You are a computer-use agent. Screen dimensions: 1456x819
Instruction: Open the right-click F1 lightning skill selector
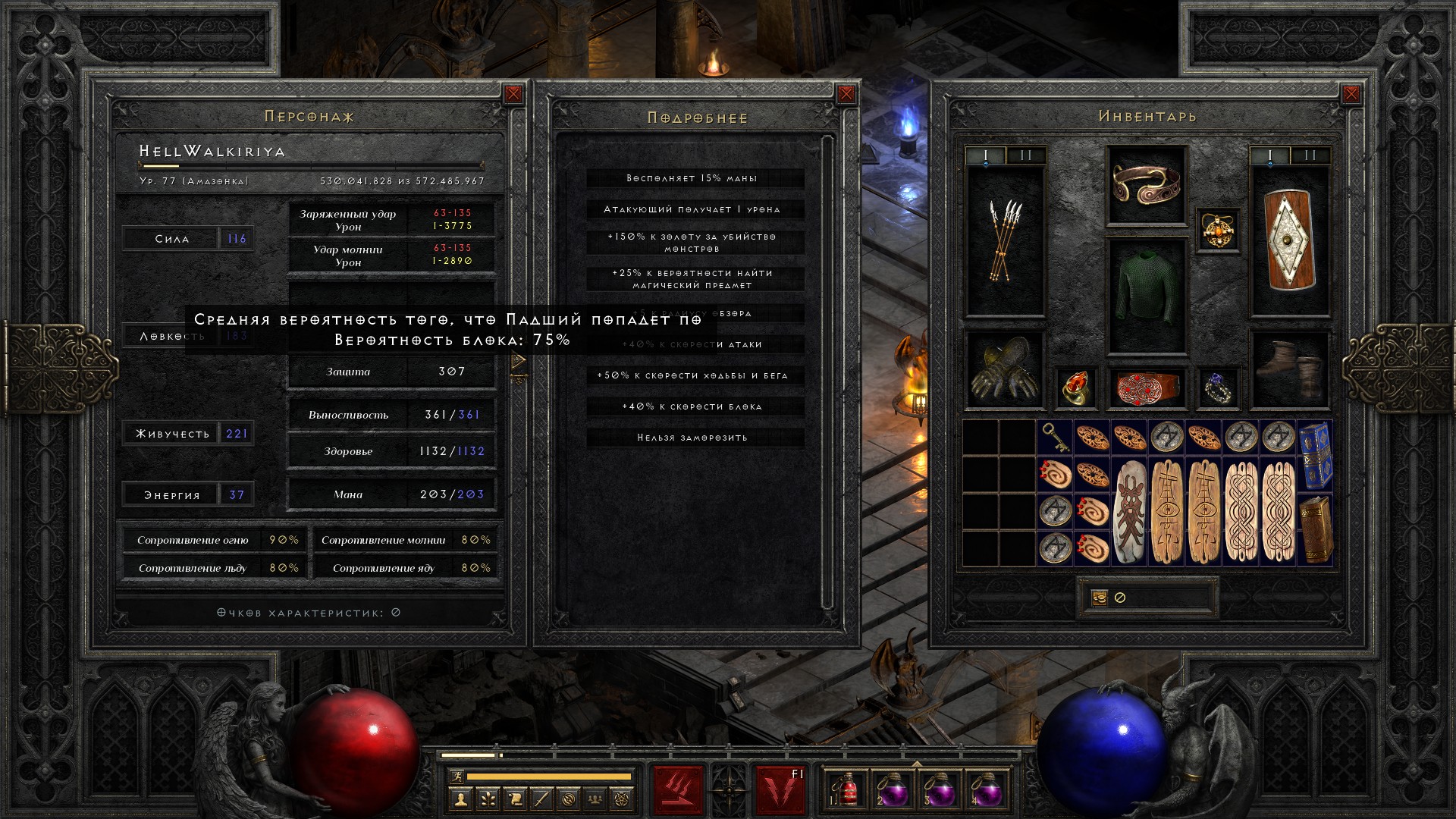[780, 789]
